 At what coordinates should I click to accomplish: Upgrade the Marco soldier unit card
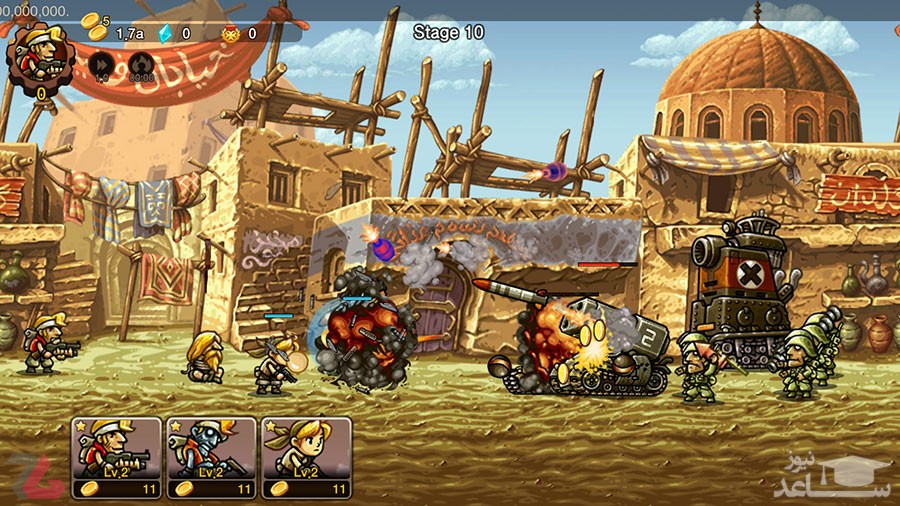tap(117, 457)
